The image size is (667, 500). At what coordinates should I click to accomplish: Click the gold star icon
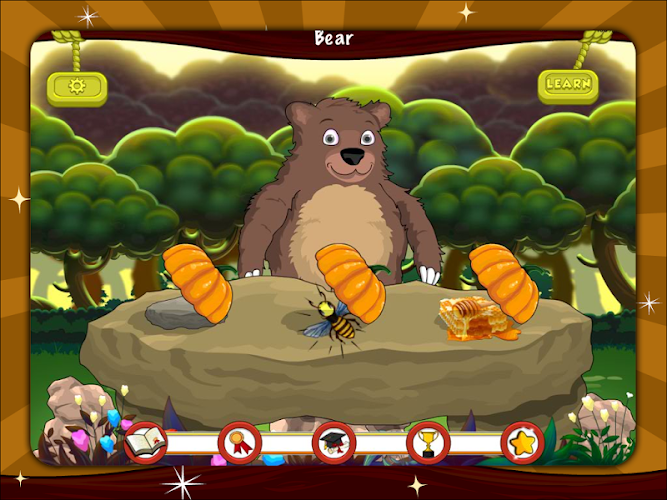click(522, 441)
